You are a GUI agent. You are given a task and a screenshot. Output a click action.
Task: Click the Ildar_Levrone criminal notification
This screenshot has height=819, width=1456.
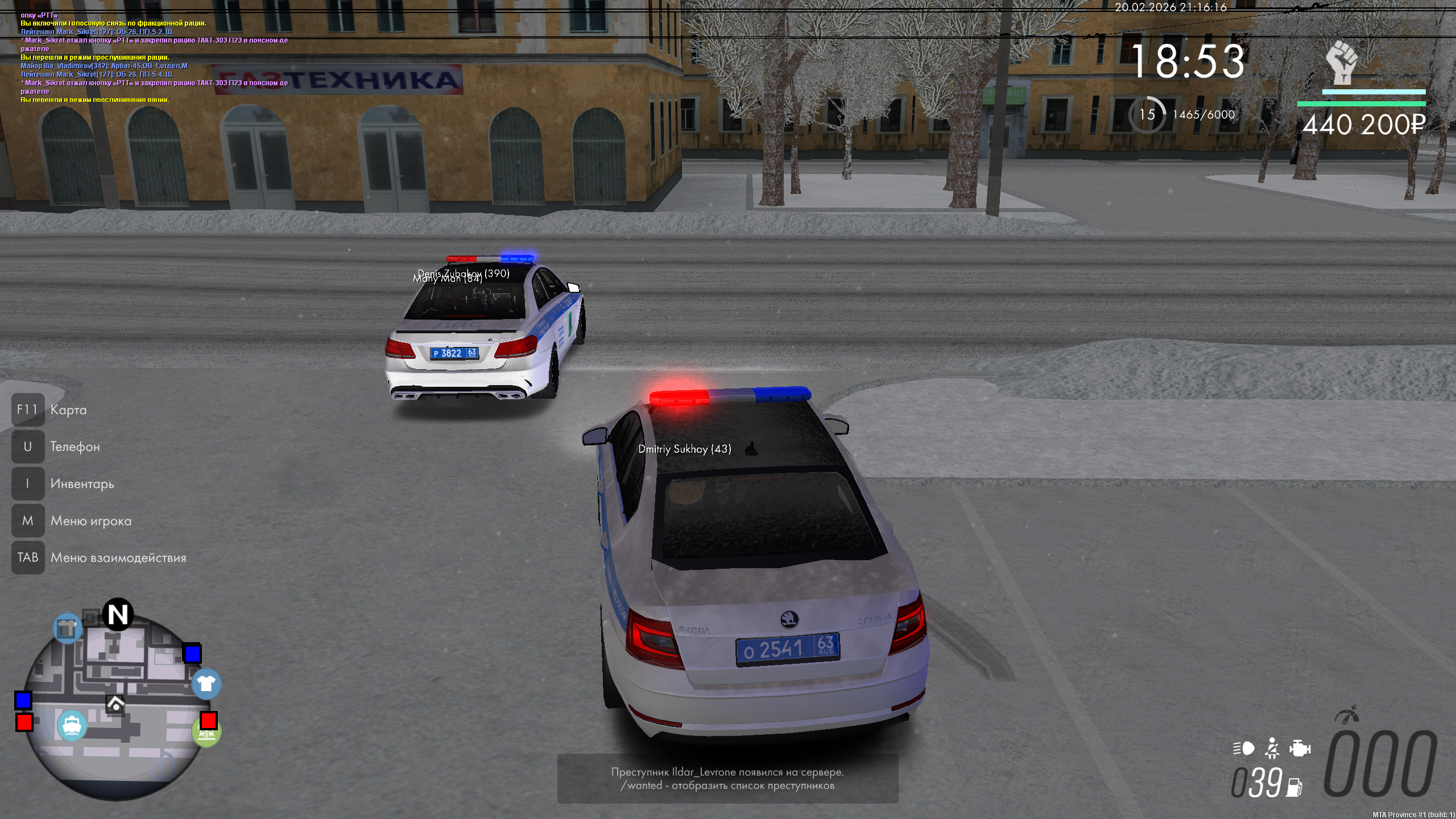pos(727,779)
